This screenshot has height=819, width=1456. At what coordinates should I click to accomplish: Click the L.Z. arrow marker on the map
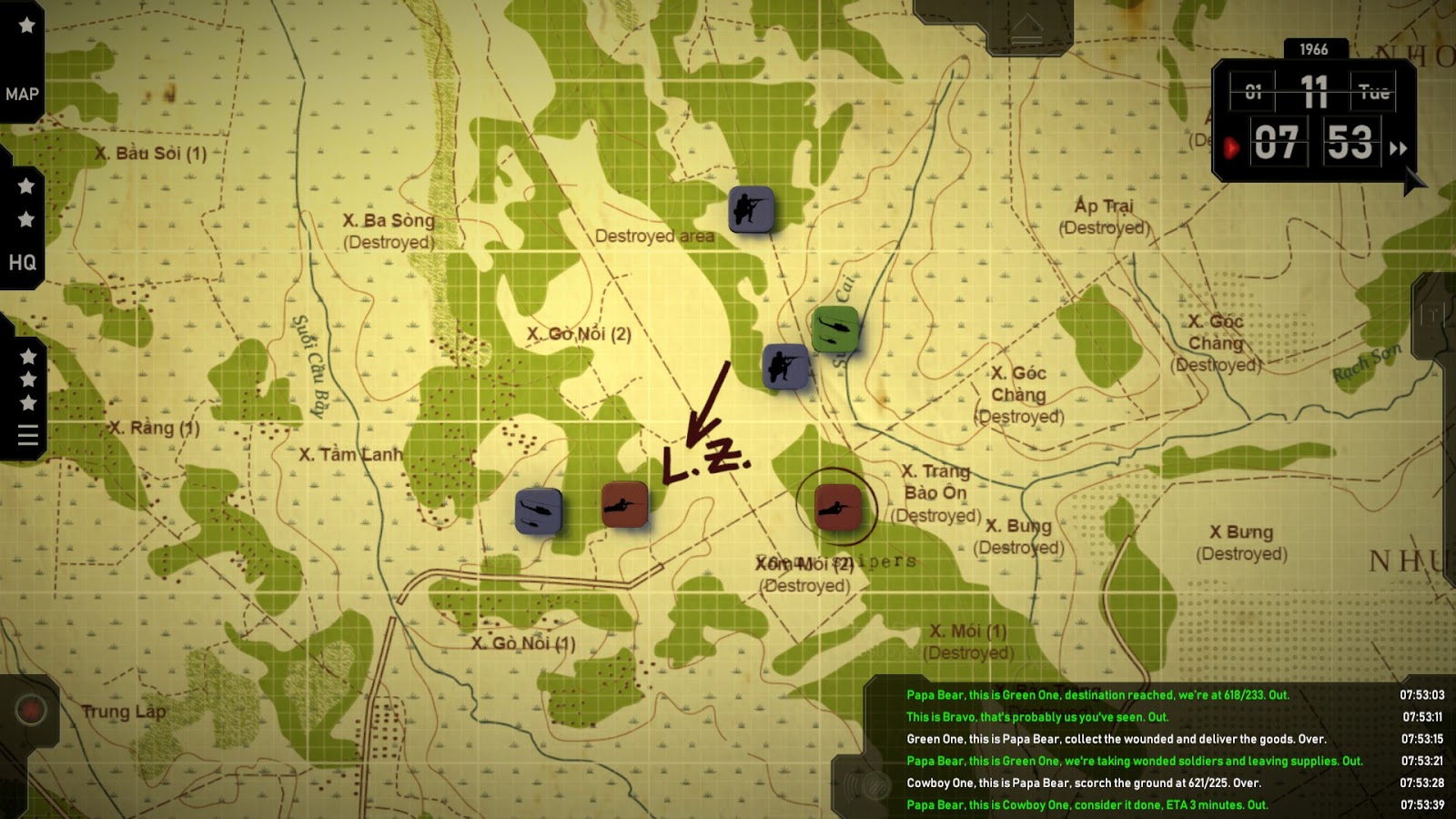point(705,405)
